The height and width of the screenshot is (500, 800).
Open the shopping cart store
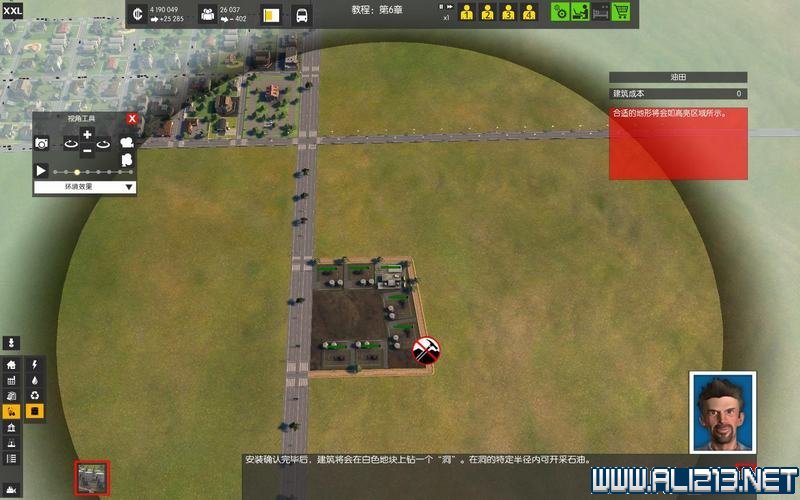(620, 13)
